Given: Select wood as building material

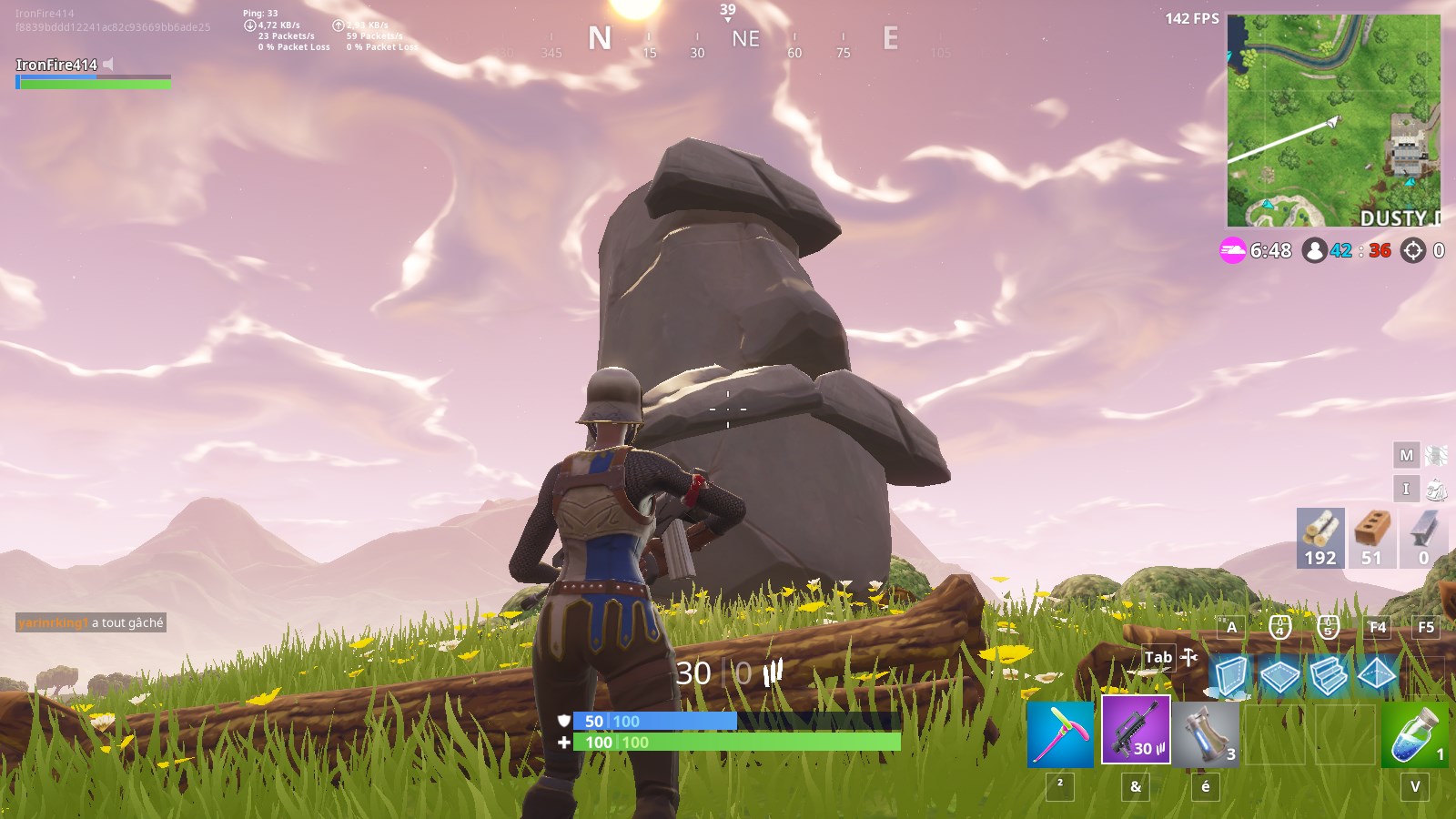Looking at the screenshot, I should [1320, 538].
